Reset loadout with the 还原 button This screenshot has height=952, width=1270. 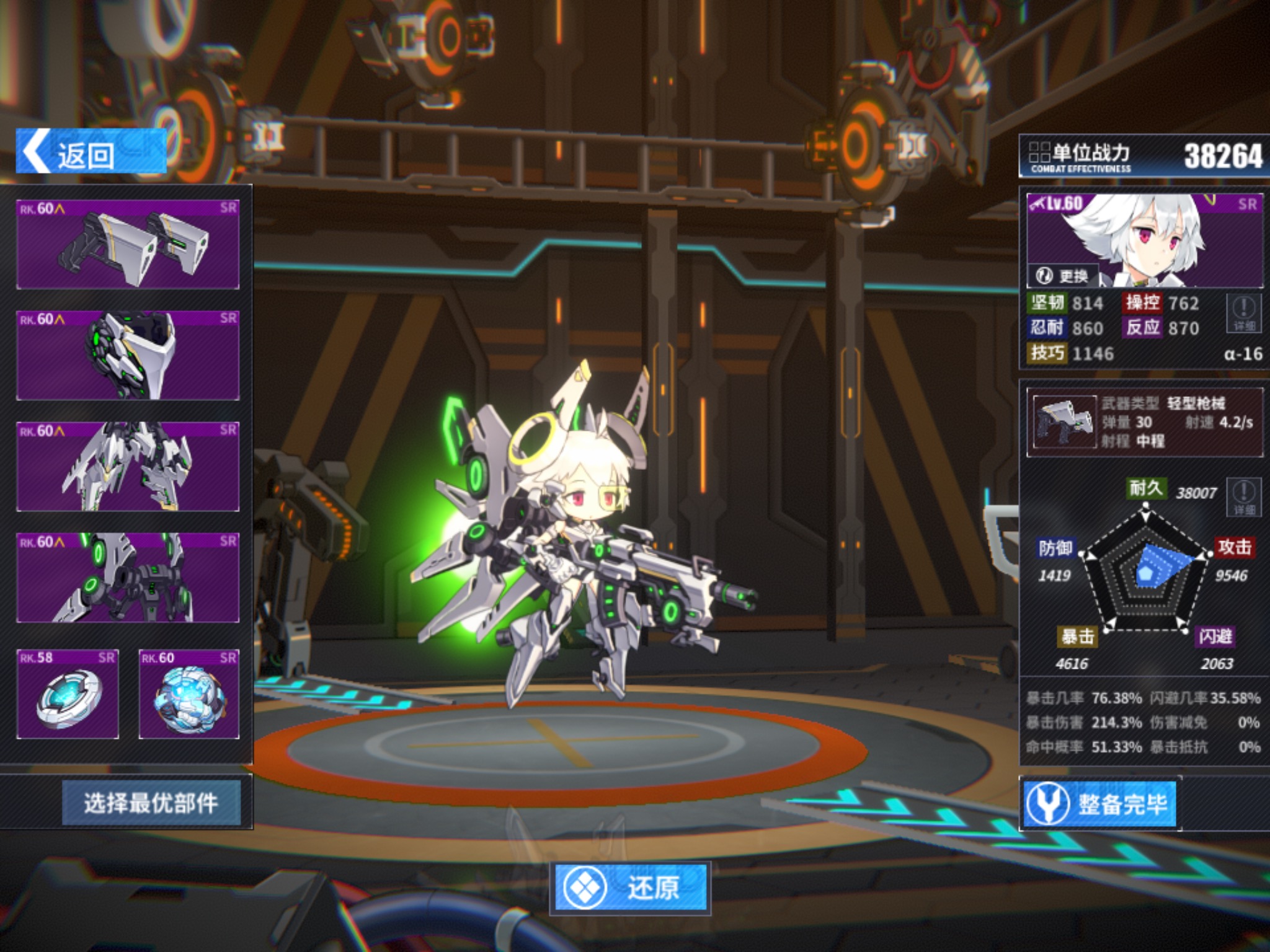(x=630, y=888)
